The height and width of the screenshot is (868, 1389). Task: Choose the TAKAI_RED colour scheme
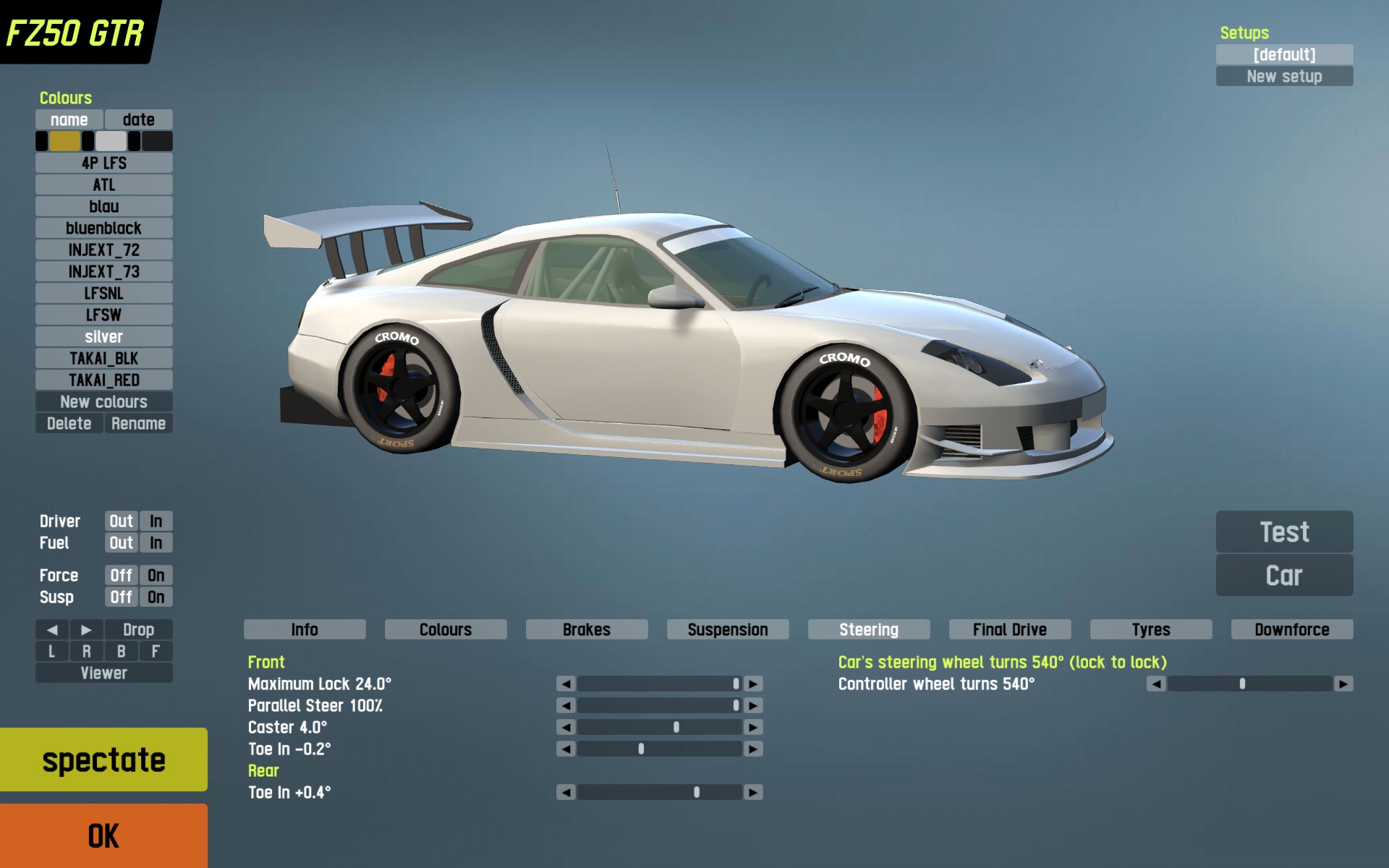point(103,380)
